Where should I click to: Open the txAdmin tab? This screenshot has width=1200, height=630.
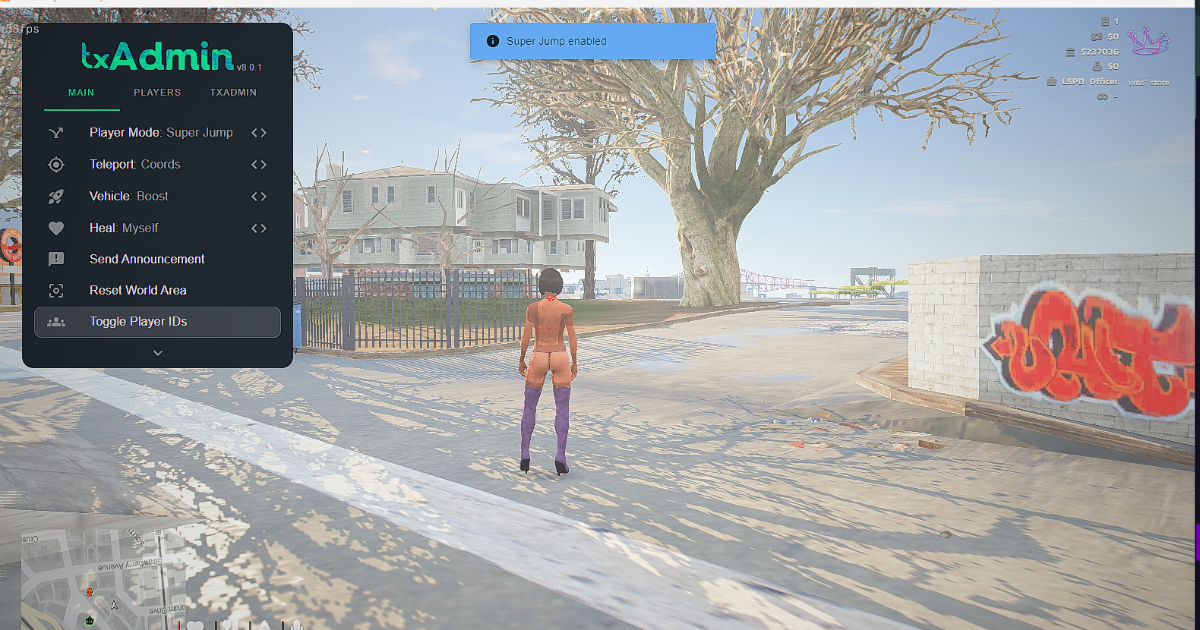click(233, 92)
